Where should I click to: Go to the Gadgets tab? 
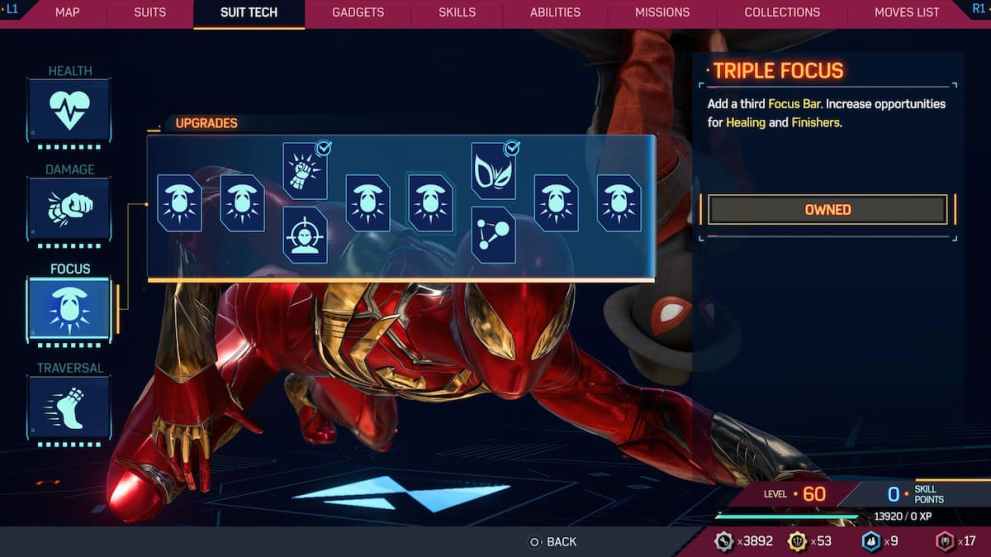tap(358, 13)
